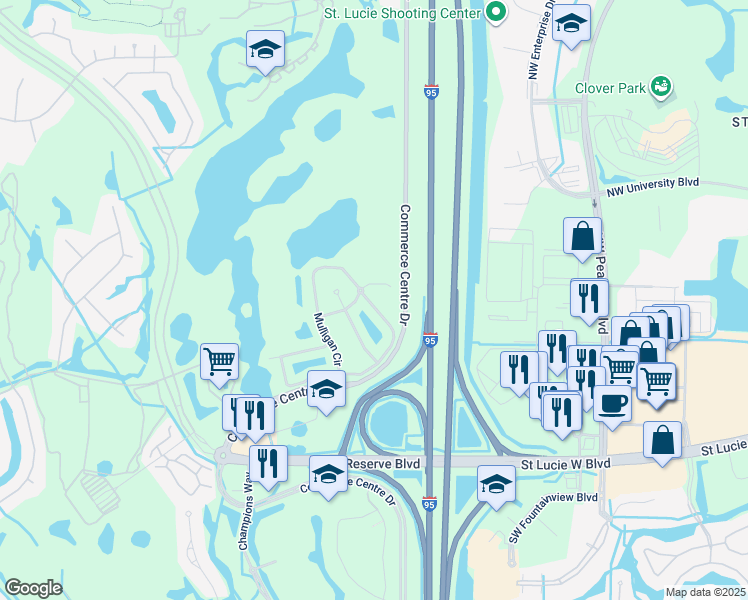
Task: Click the coffee cup café marker
Action: coord(612,402)
